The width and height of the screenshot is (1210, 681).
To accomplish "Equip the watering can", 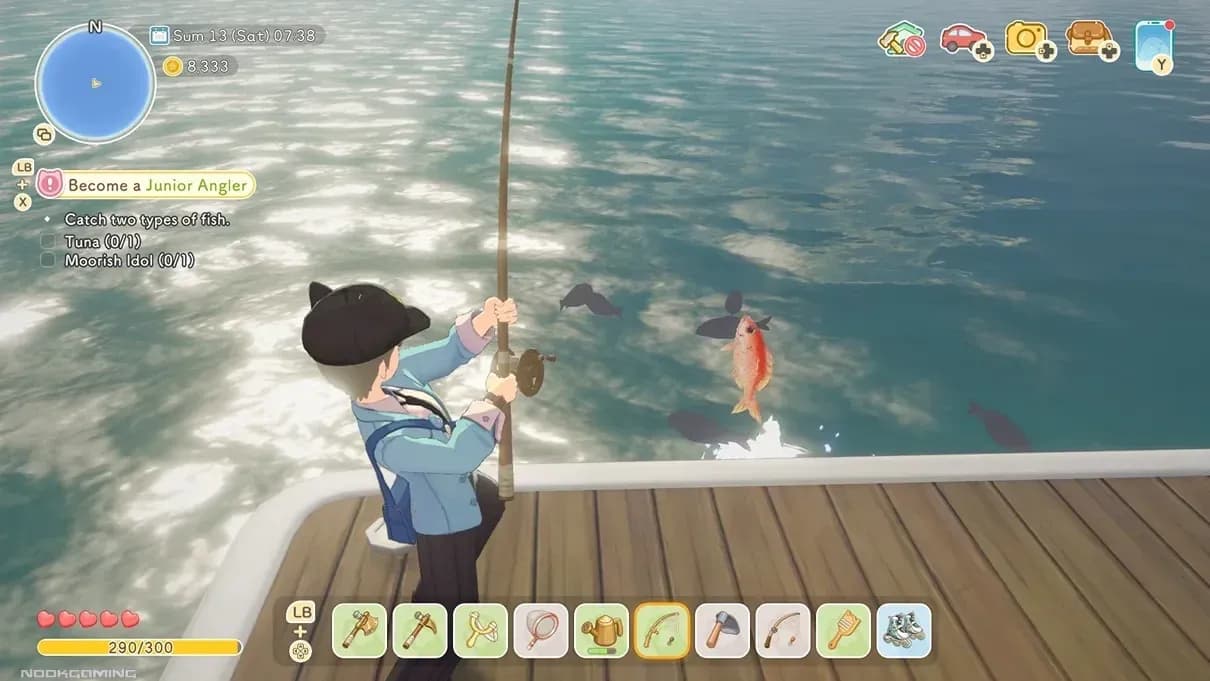I will click(602, 631).
